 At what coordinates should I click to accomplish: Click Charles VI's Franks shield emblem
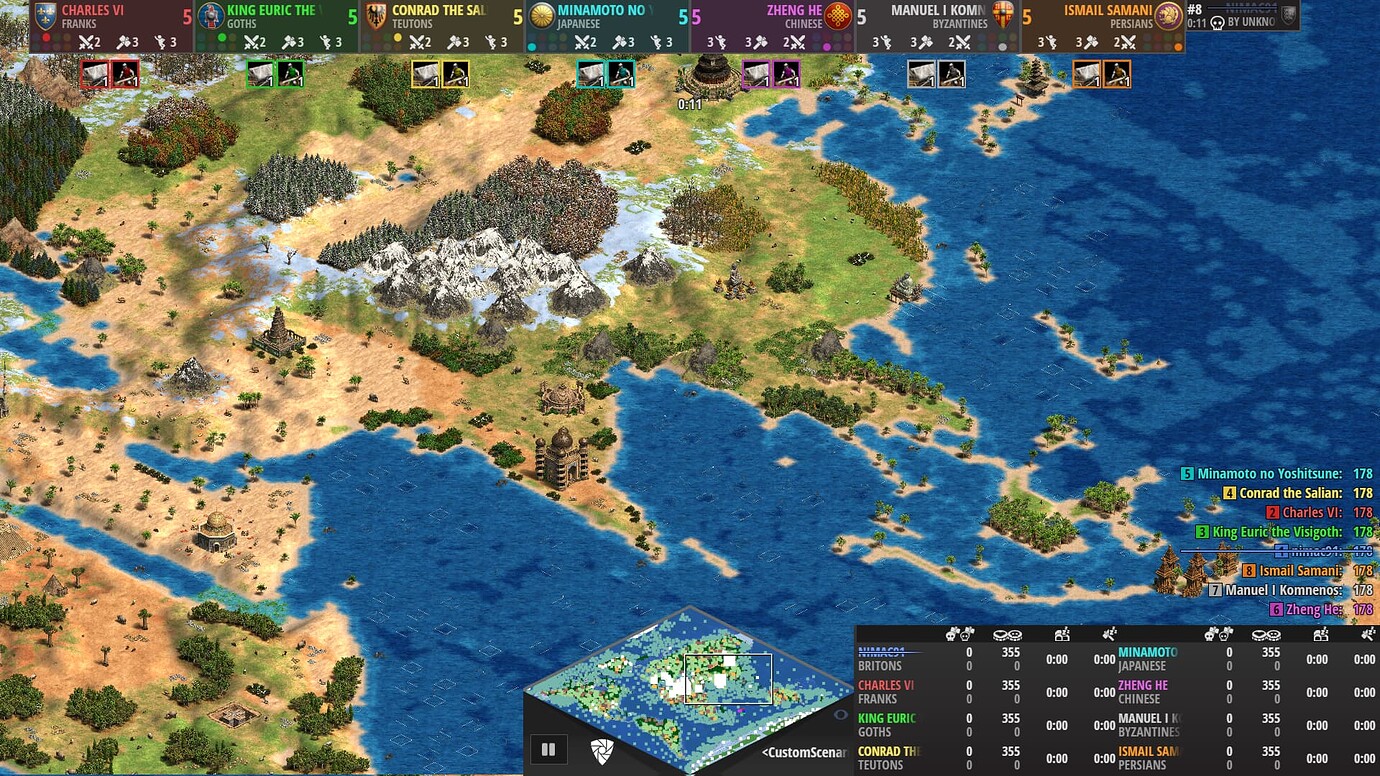coord(46,15)
